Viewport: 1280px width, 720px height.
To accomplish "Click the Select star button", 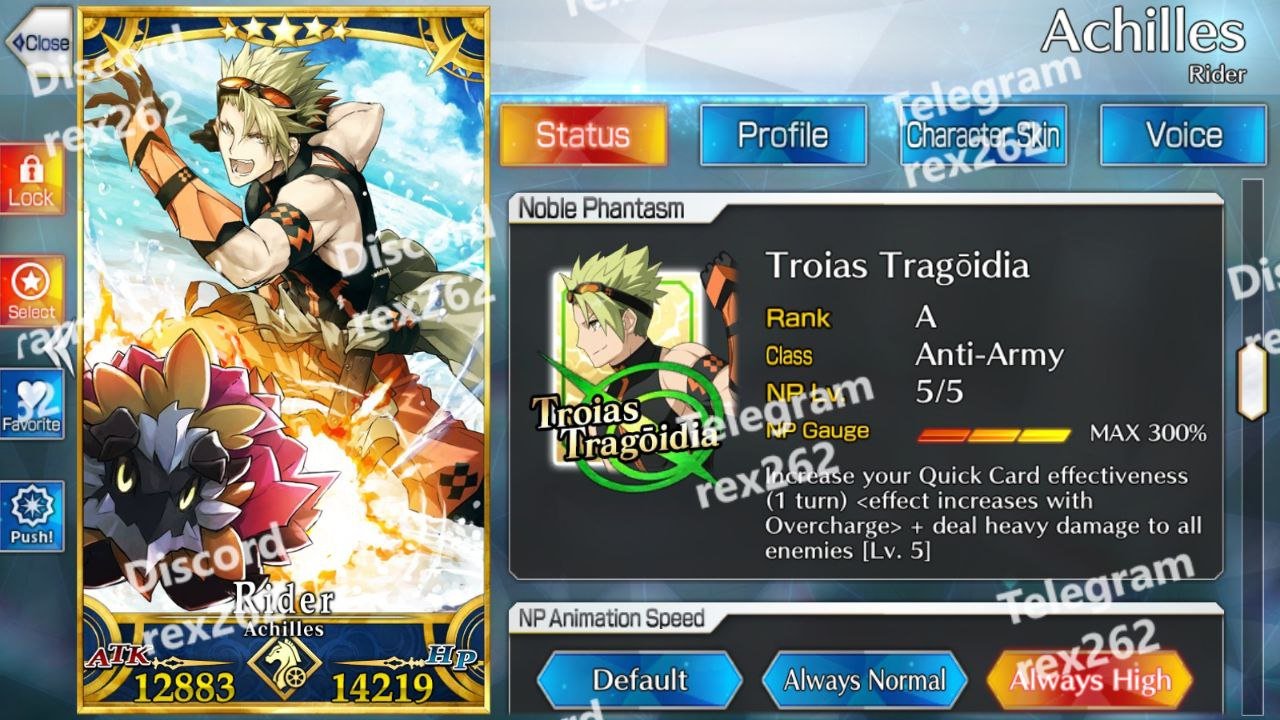I will (x=31, y=291).
